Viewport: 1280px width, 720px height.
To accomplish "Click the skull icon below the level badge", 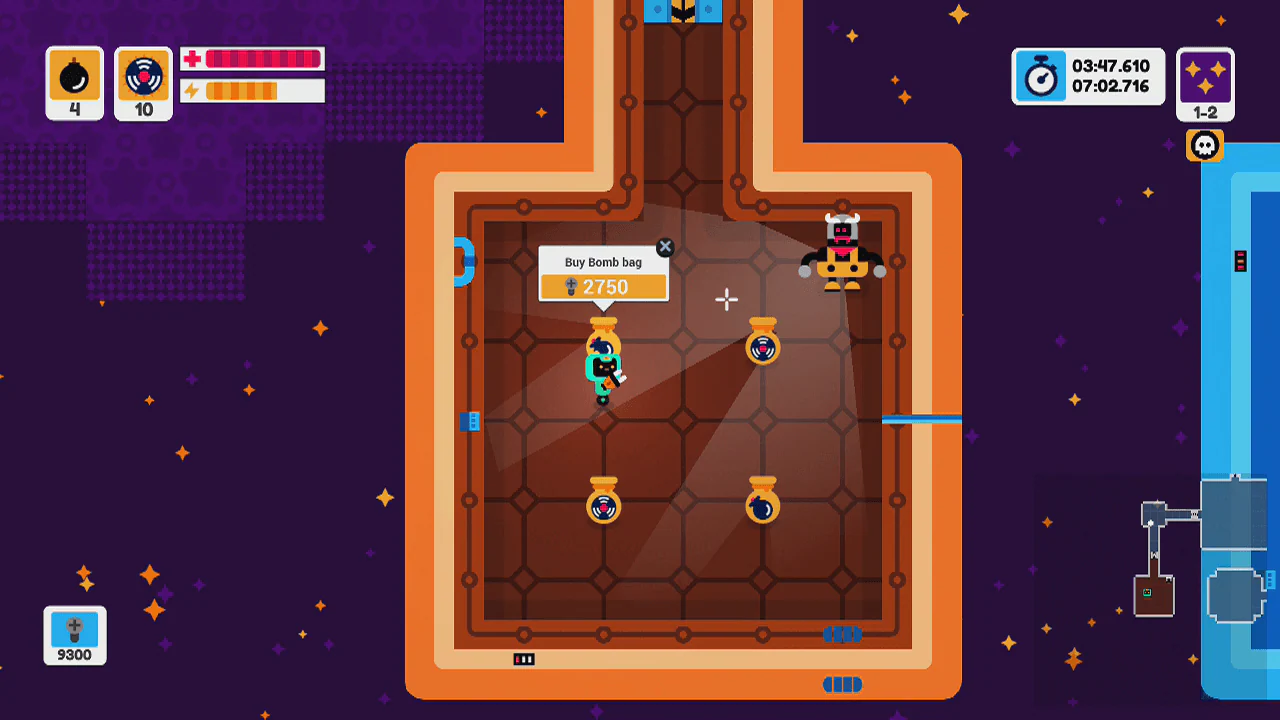I will [1205, 145].
